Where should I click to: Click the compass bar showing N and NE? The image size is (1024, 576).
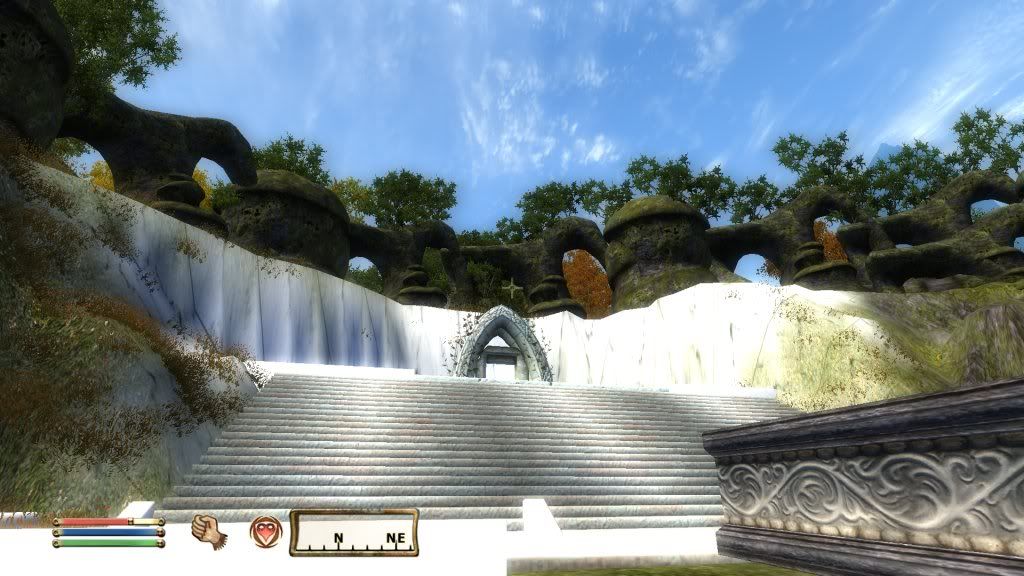tap(354, 533)
